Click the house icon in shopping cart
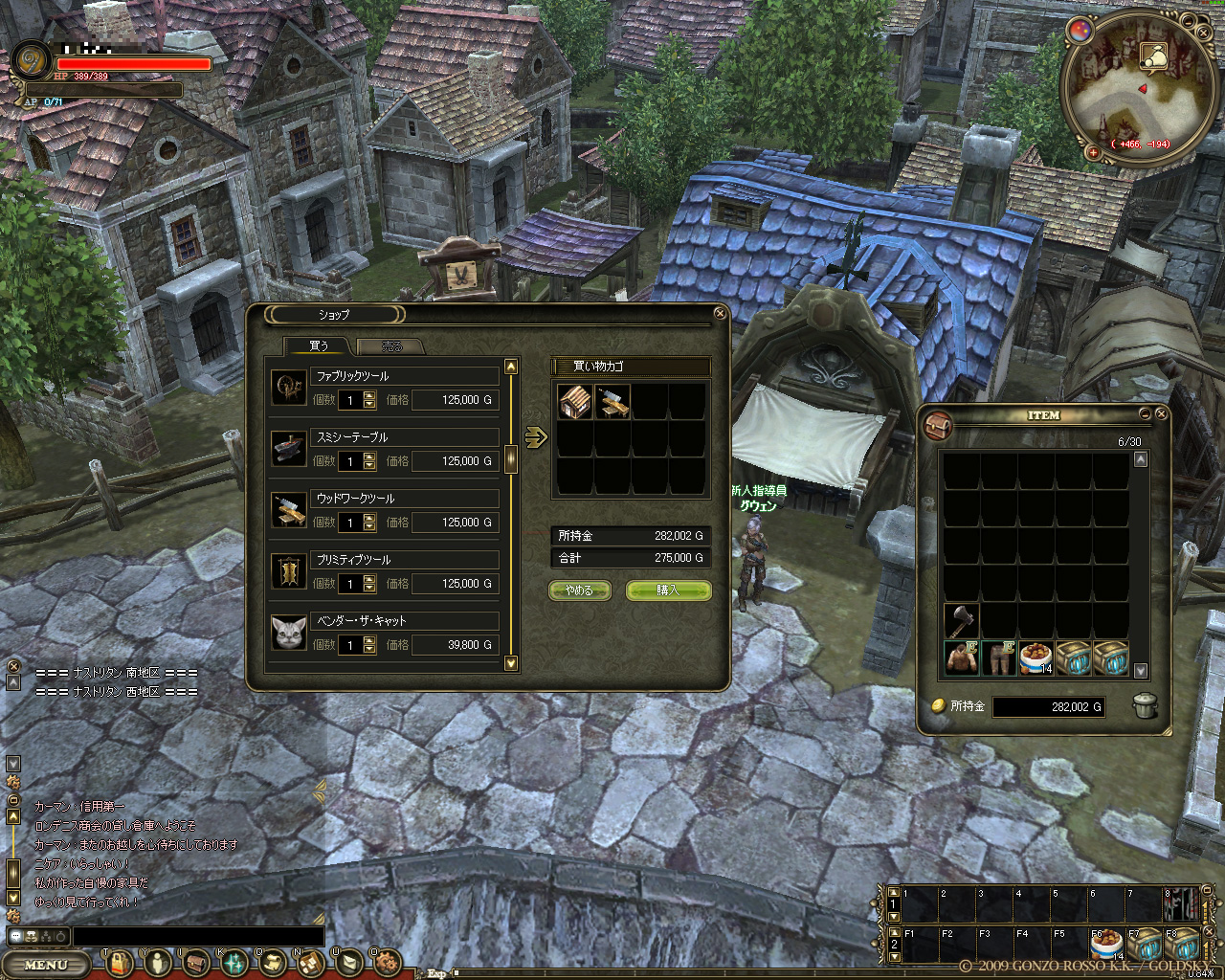The width and height of the screenshot is (1225, 980). pyautogui.click(x=575, y=402)
